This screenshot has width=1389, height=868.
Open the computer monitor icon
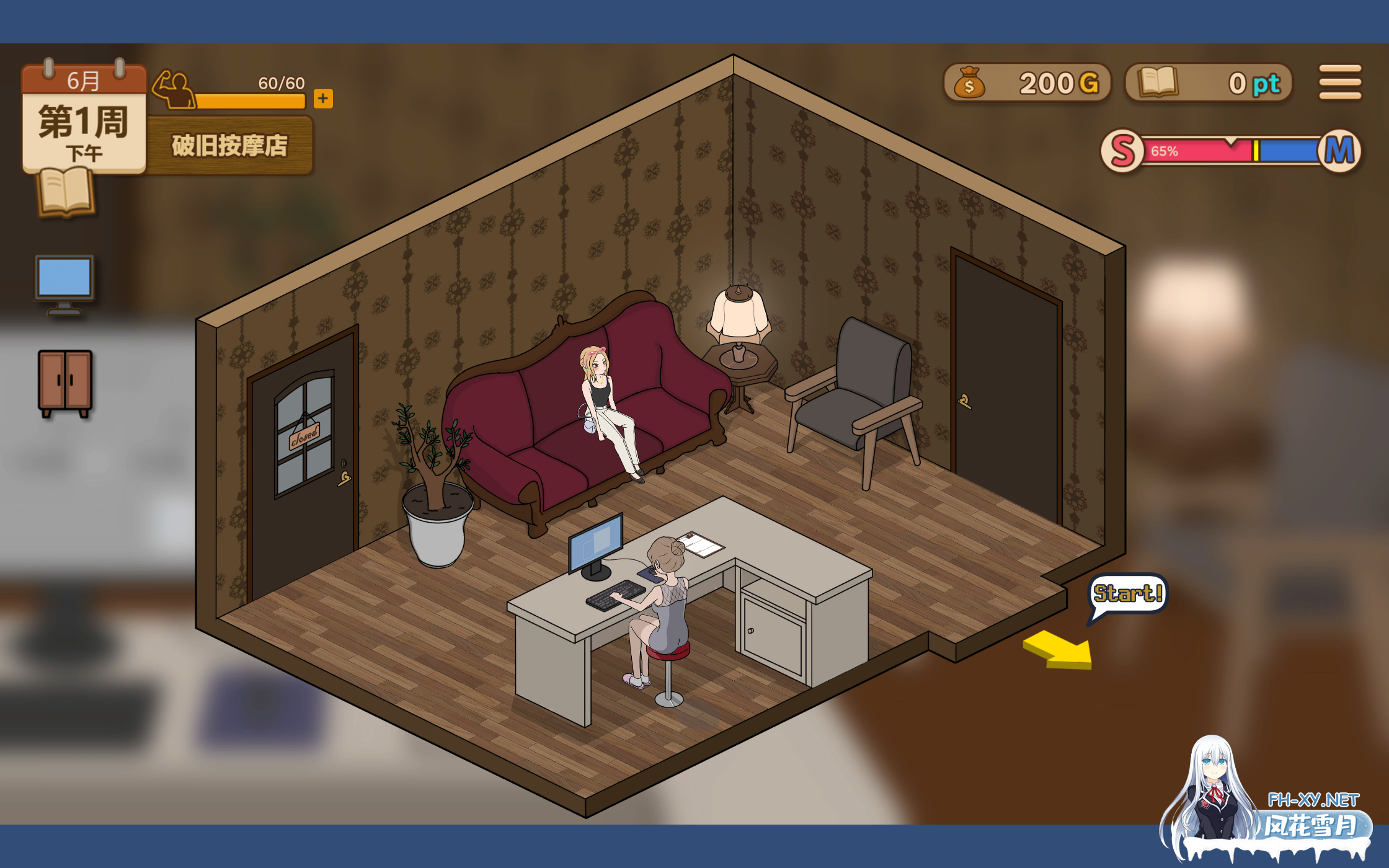pos(64,283)
